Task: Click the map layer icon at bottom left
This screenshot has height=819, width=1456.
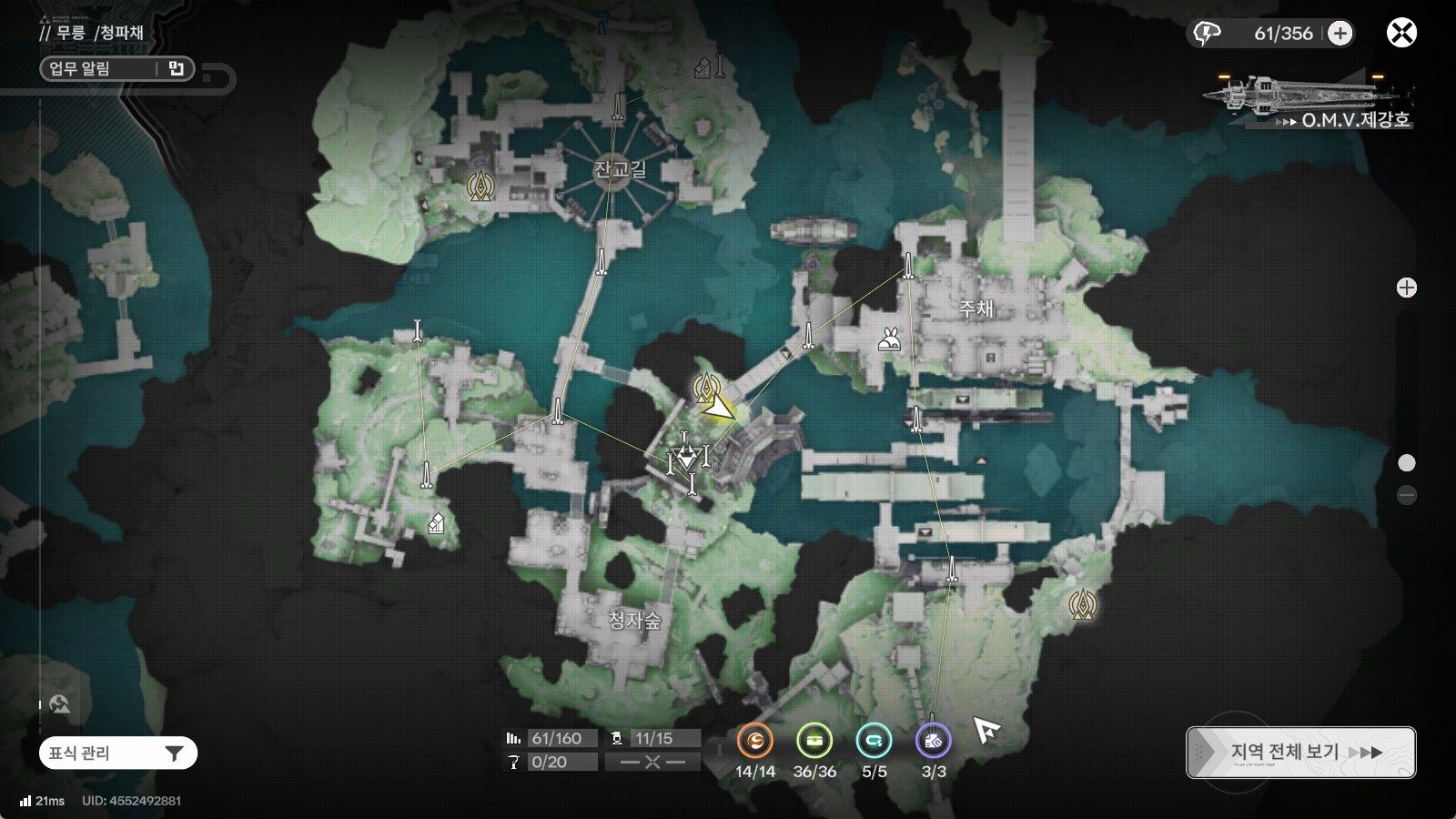Action: click(x=60, y=703)
